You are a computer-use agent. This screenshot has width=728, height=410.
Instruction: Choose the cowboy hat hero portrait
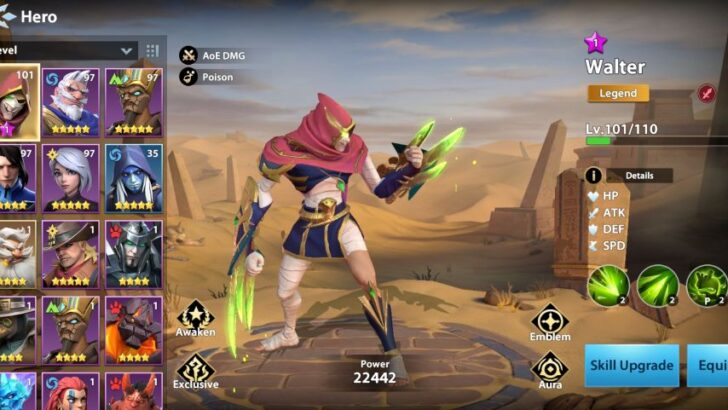coord(70,253)
